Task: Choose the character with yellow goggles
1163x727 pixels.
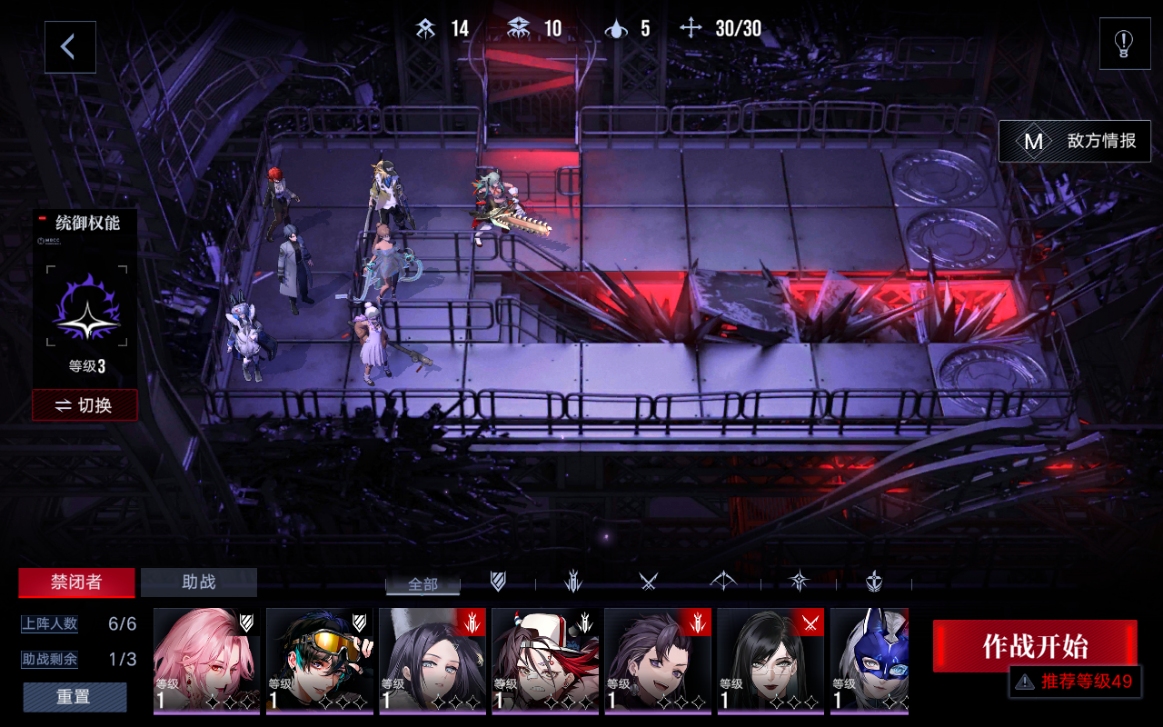Action: (x=319, y=660)
